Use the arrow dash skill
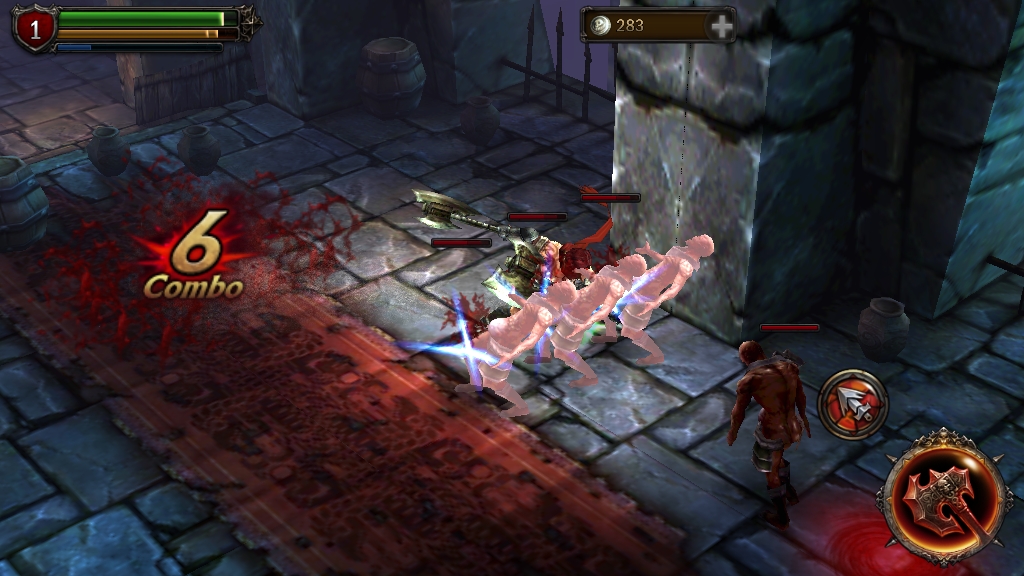 click(x=853, y=402)
